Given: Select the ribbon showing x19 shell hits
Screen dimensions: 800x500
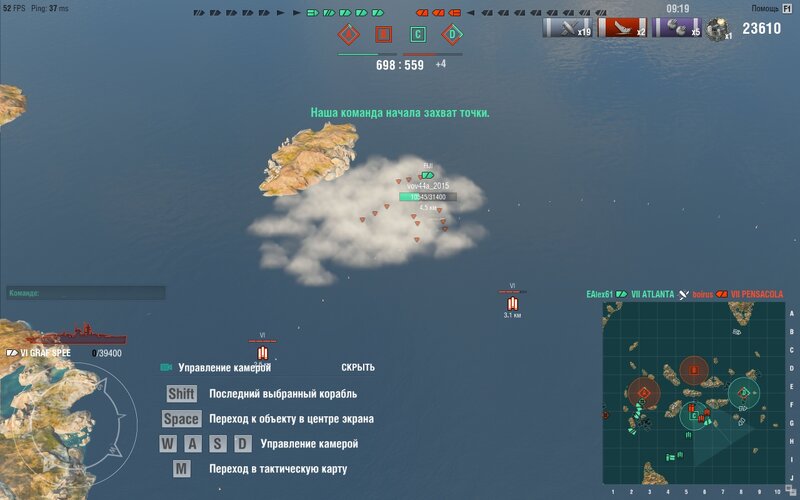Looking at the screenshot, I should (x=567, y=28).
